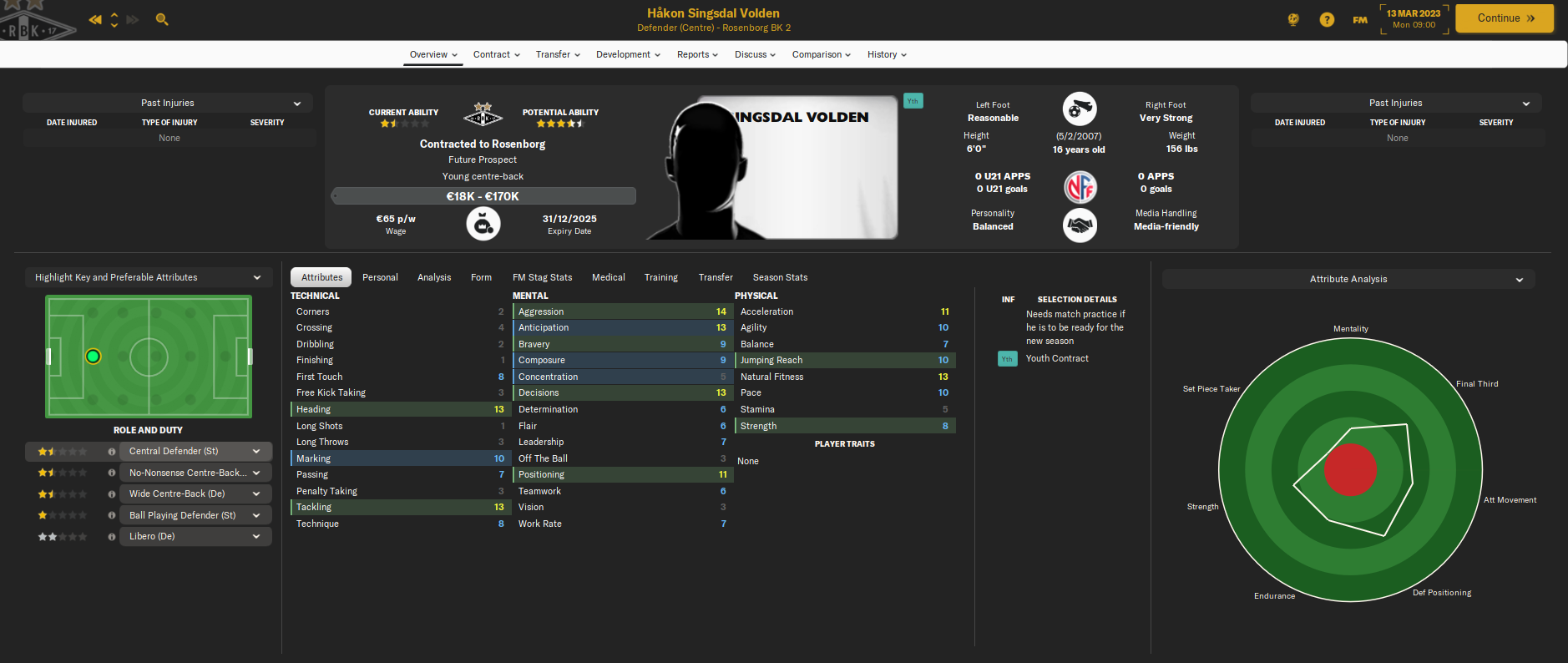Viewport: 1568px width, 663px height.
Task: Select the Rosenborg club crest beside Current Ability
Action: (483, 113)
